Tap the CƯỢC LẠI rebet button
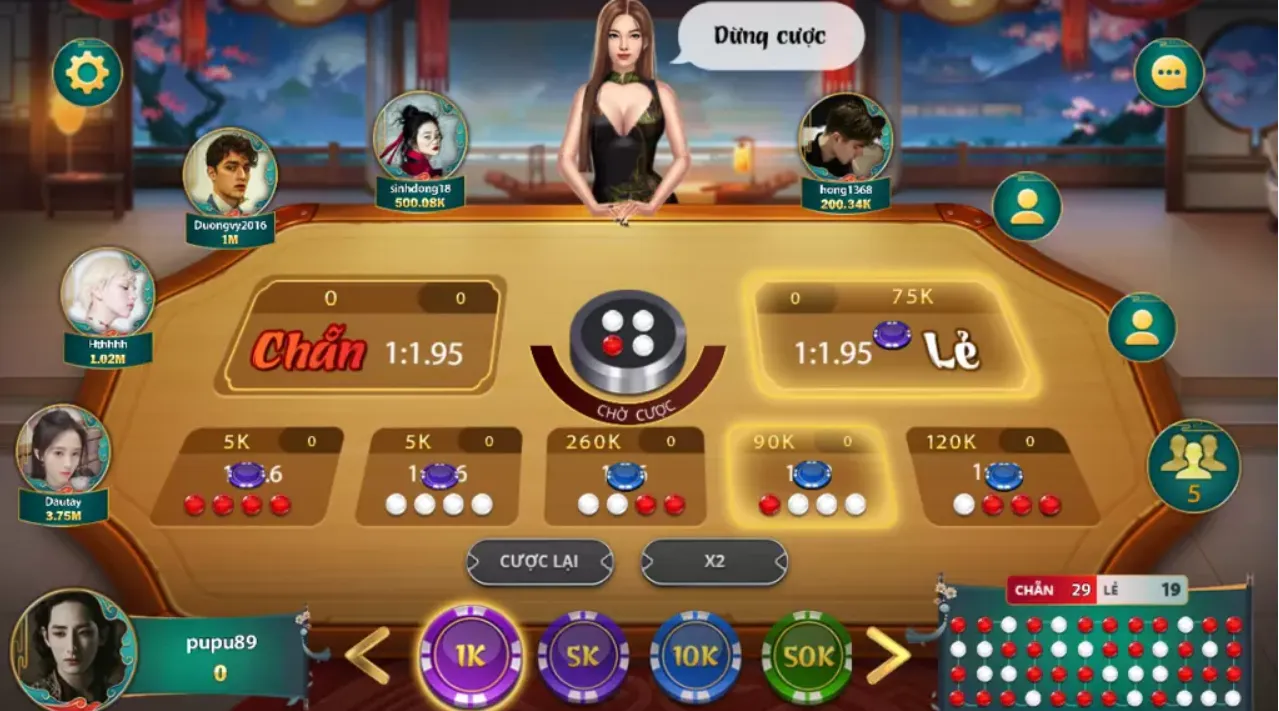This screenshot has width=1279, height=711. (540, 562)
